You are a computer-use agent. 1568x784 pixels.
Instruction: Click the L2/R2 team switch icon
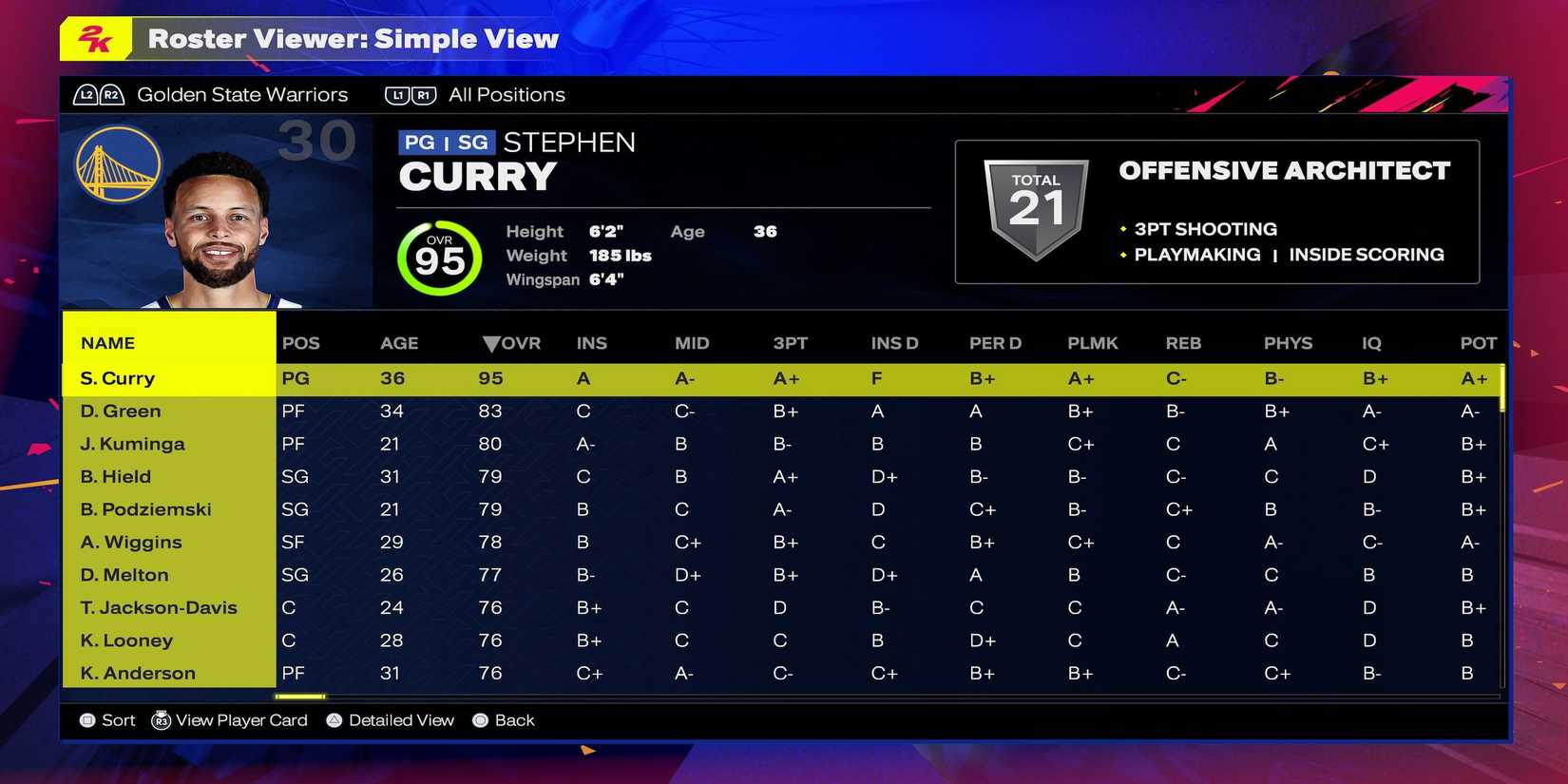pyautogui.click(x=99, y=94)
